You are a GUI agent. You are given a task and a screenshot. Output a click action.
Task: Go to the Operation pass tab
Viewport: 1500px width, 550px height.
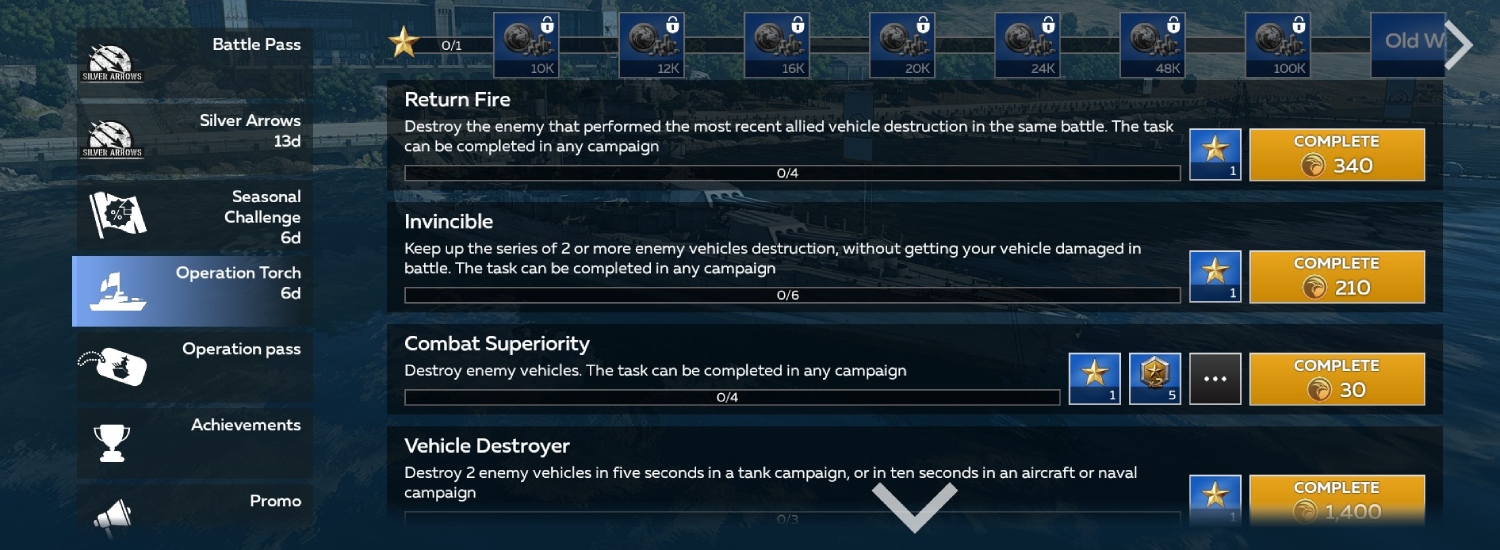click(x=192, y=366)
